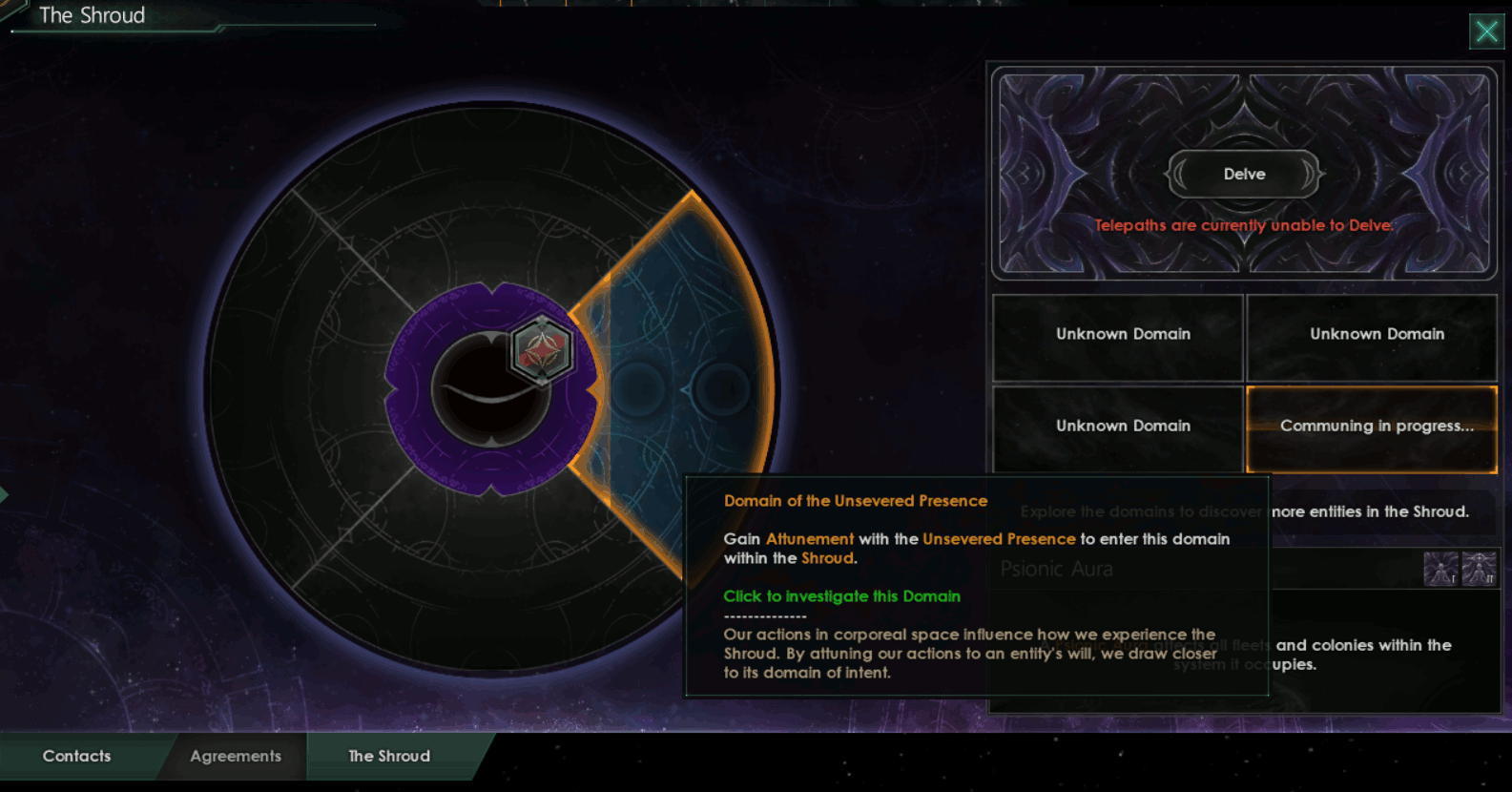Open the 'Communing in progress' domain slot
This screenshot has width=1512, height=792.
[1372, 426]
